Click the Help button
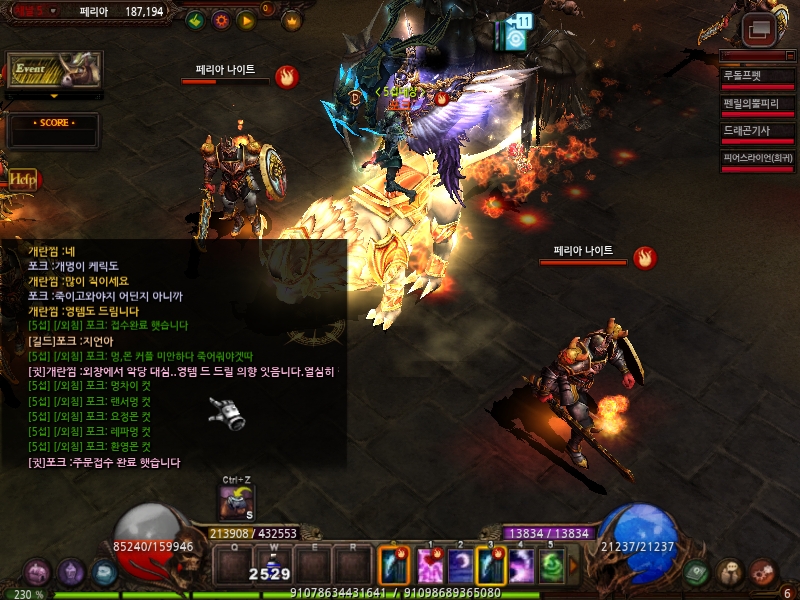Screen dimensions: 800x600 click(21, 179)
